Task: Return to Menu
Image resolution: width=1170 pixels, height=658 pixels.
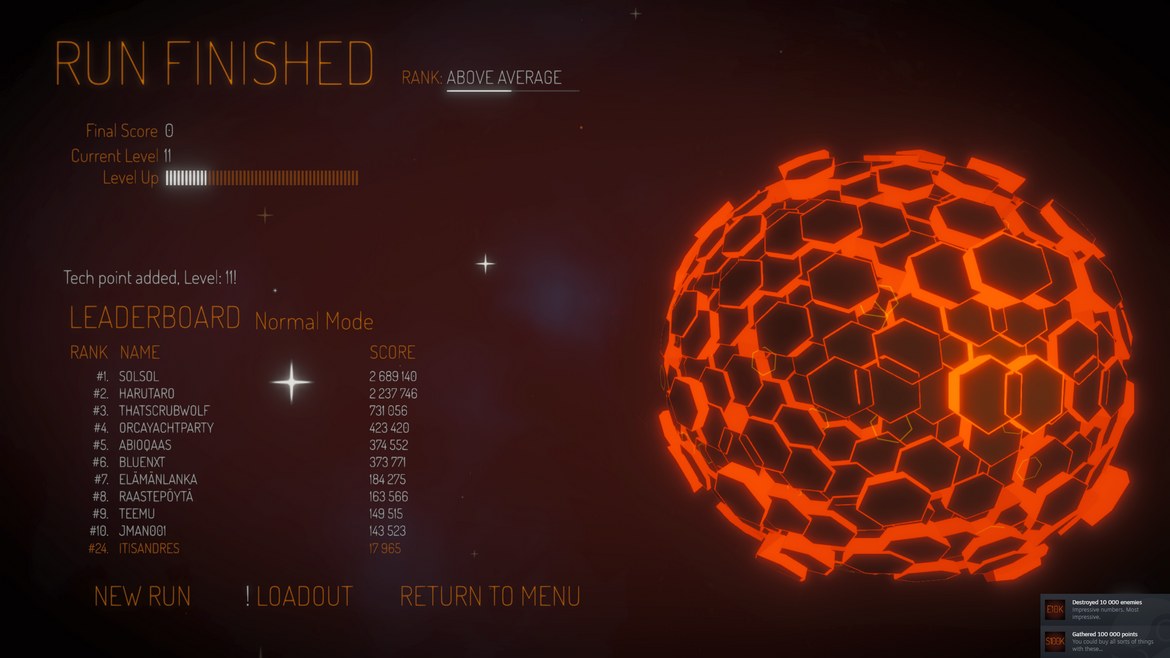Action: 490,597
